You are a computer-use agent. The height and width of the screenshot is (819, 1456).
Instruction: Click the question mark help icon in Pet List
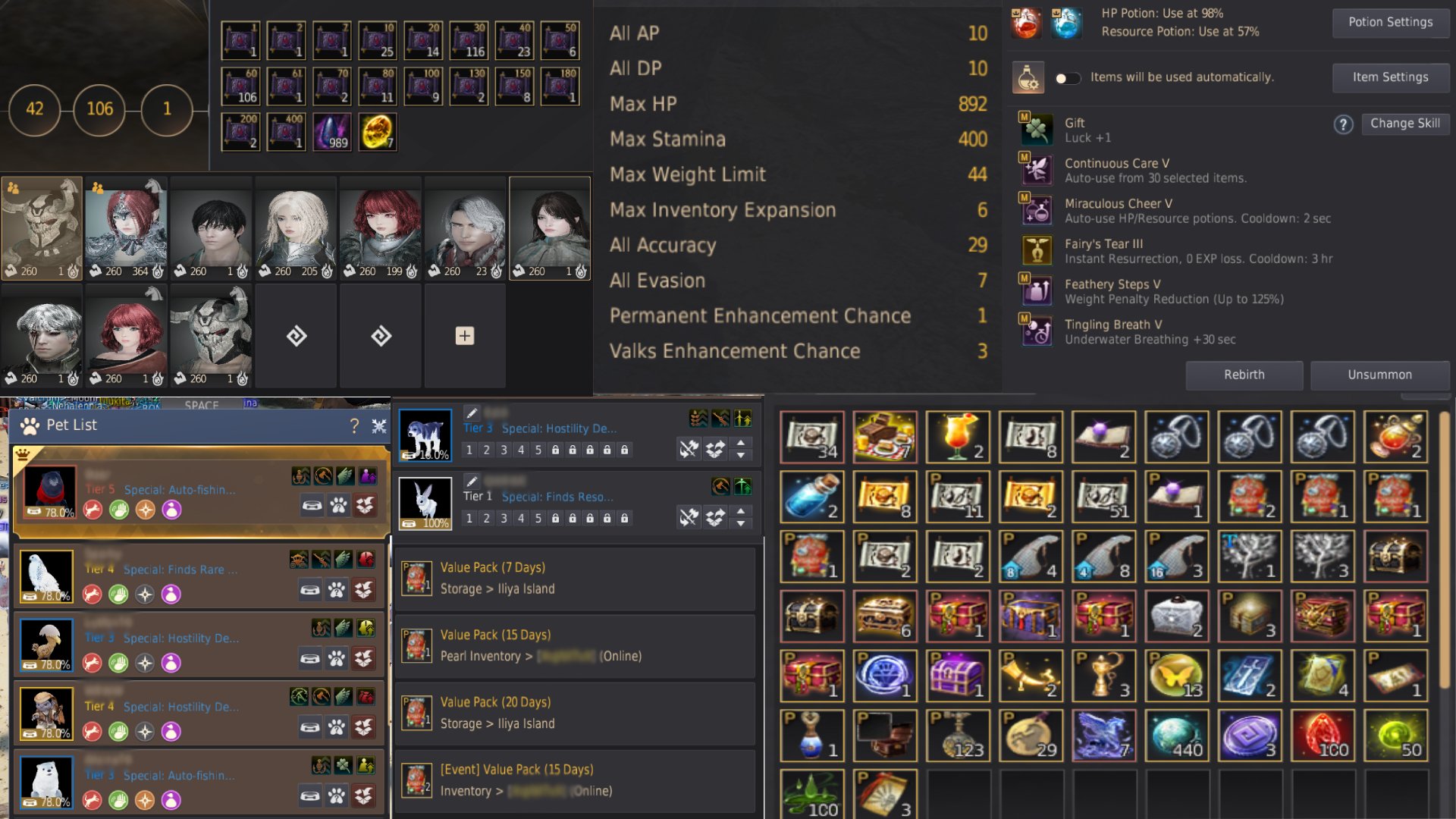pos(355,425)
